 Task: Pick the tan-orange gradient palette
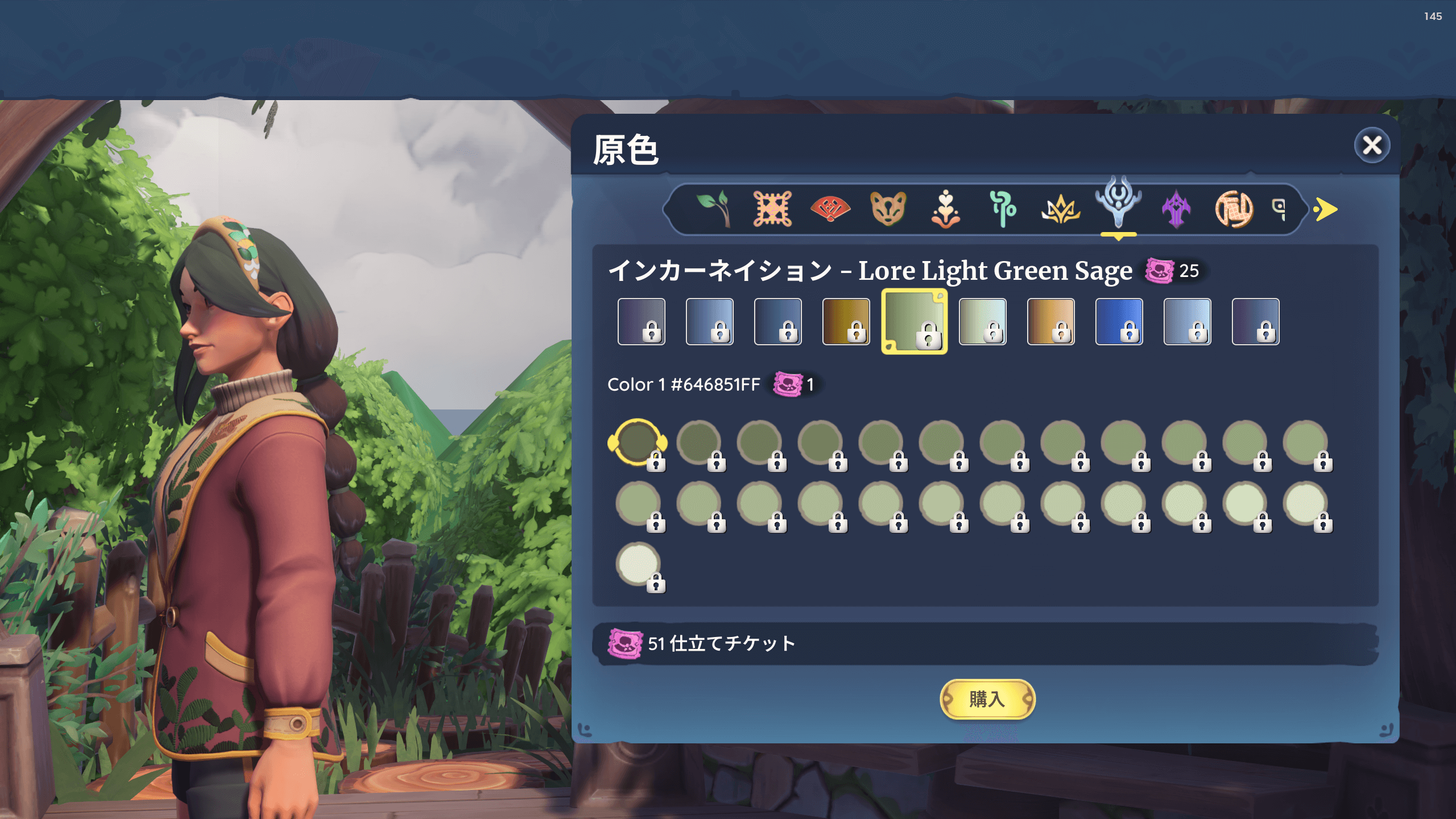(x=1050, y=321)
